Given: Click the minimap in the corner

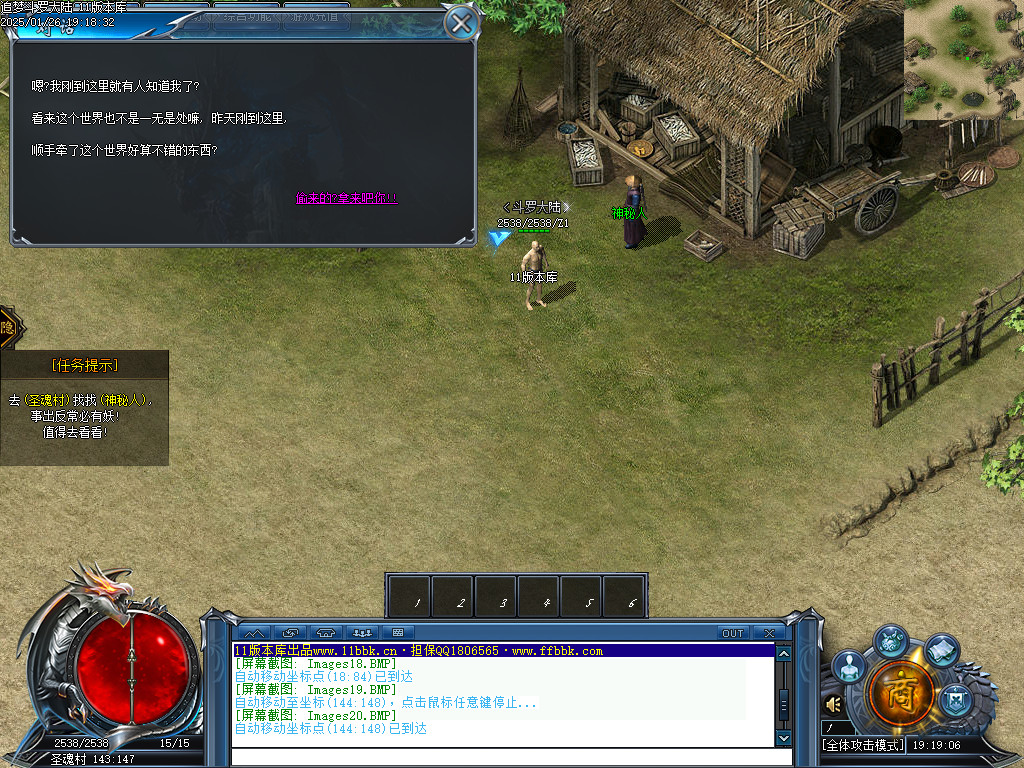Looking at the screenshot, I should click(963, 60).
